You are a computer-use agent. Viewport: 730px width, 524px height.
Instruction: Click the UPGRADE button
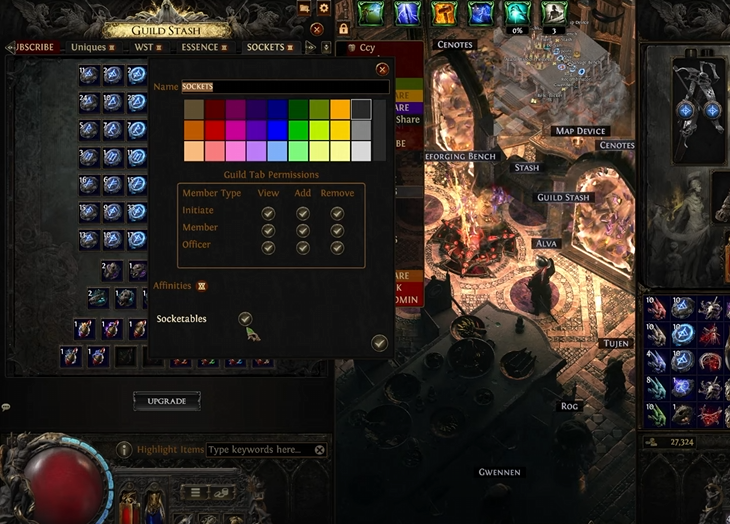click(167, 401)
